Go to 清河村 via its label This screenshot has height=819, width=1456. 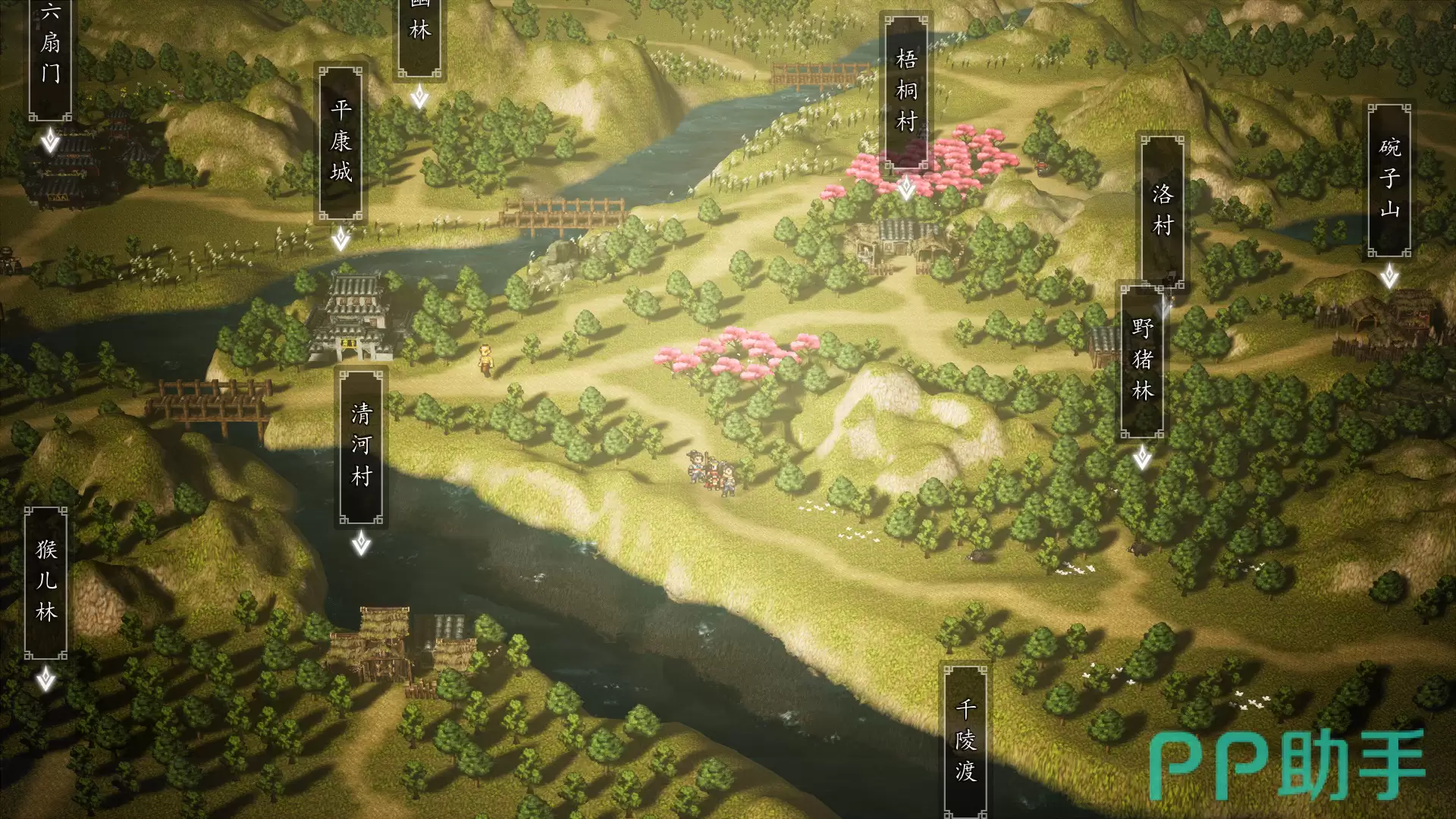click(362, 446)
